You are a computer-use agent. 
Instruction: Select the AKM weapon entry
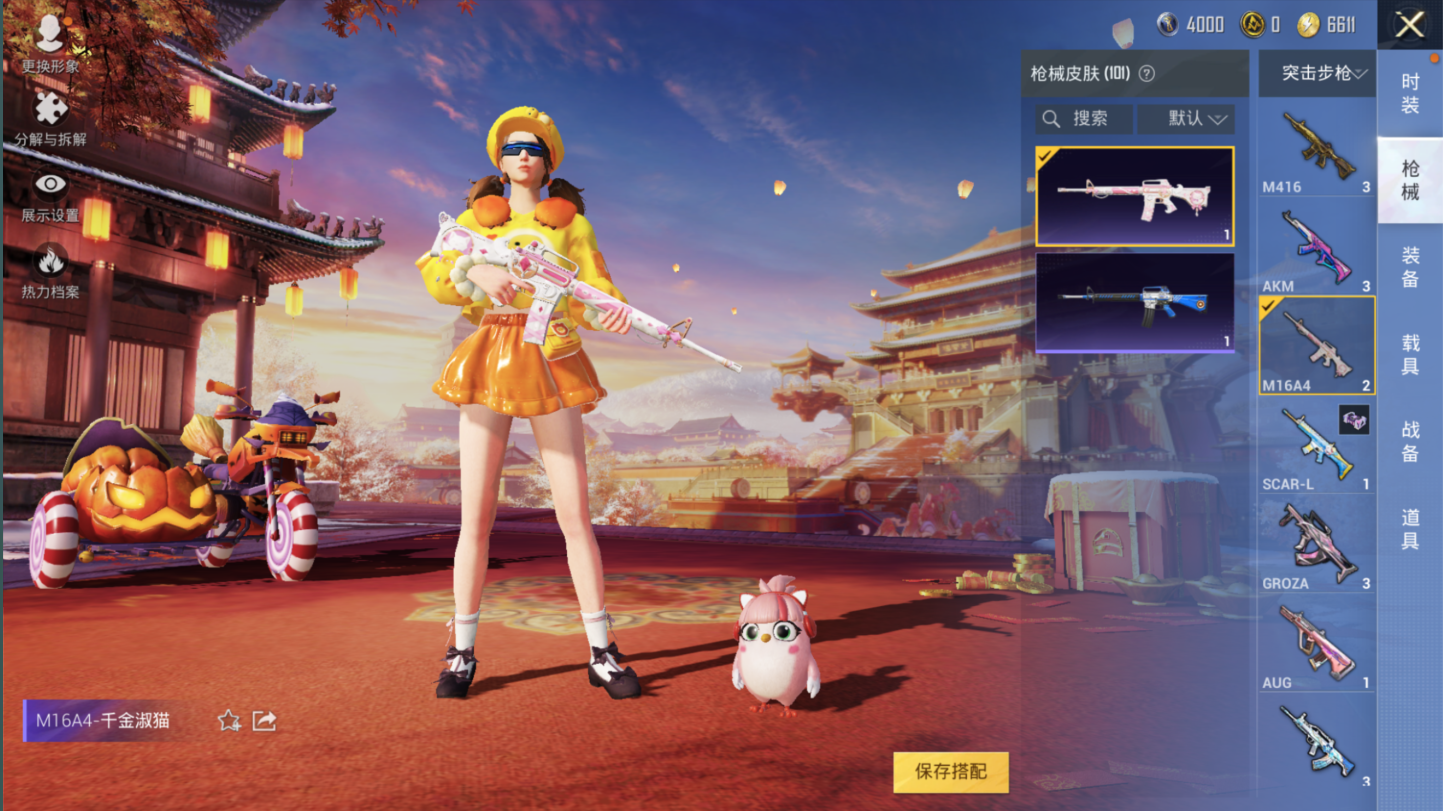click(x=1316, y=249)
